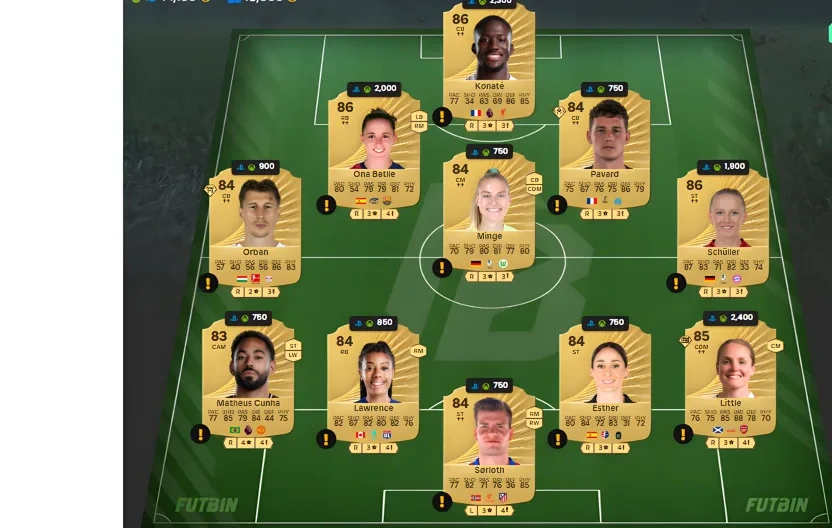Show the warning beside Matheus Cunha
The image size is (832, 528).
click(x=200, y=434)
